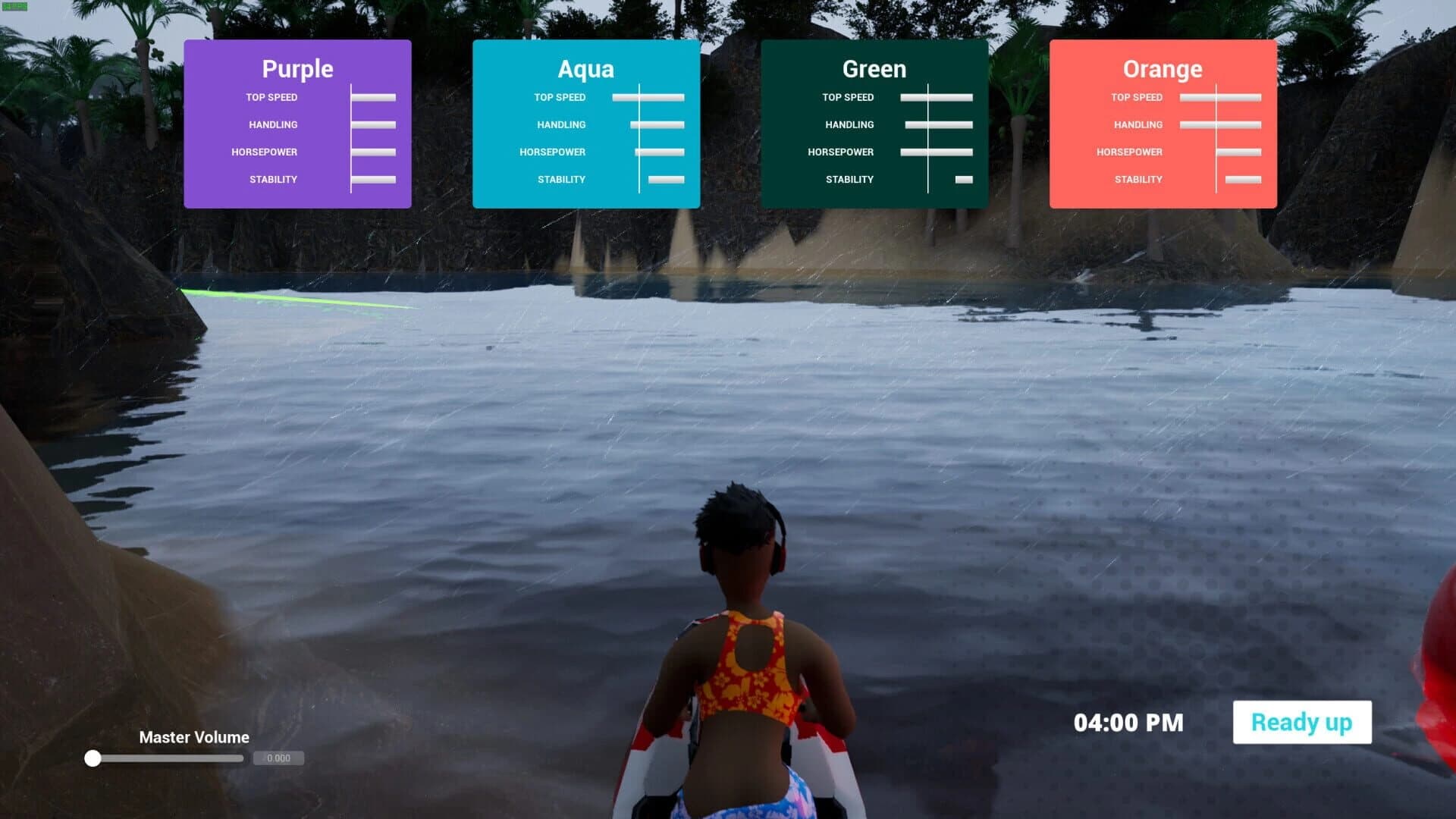Click the volume value field showing 0.000
The height and width of the screenshot is (819, 1456).
[x=278, y=758]
